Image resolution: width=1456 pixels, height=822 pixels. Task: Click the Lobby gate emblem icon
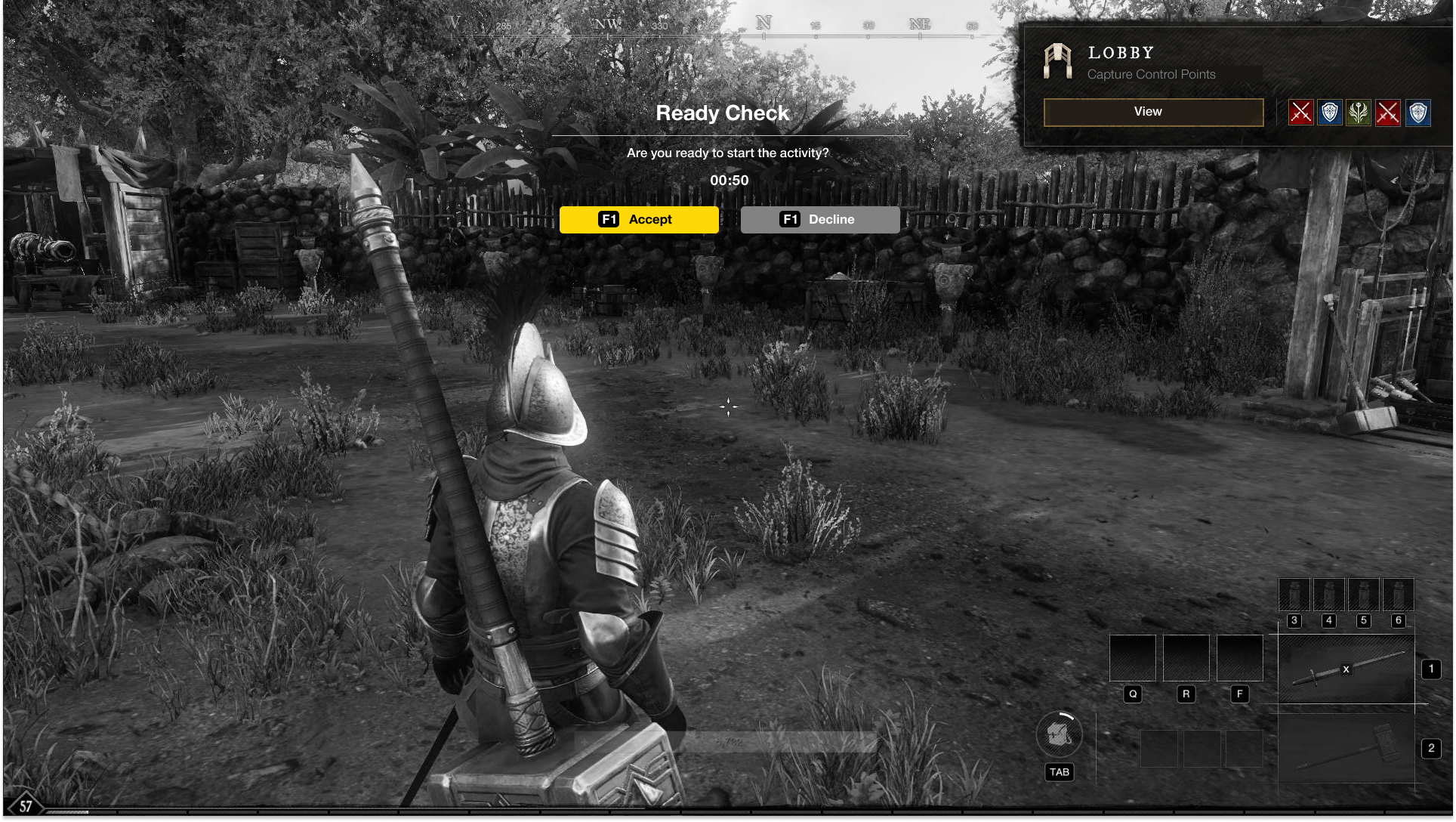pyautogui.click(x=1058, y=60)
